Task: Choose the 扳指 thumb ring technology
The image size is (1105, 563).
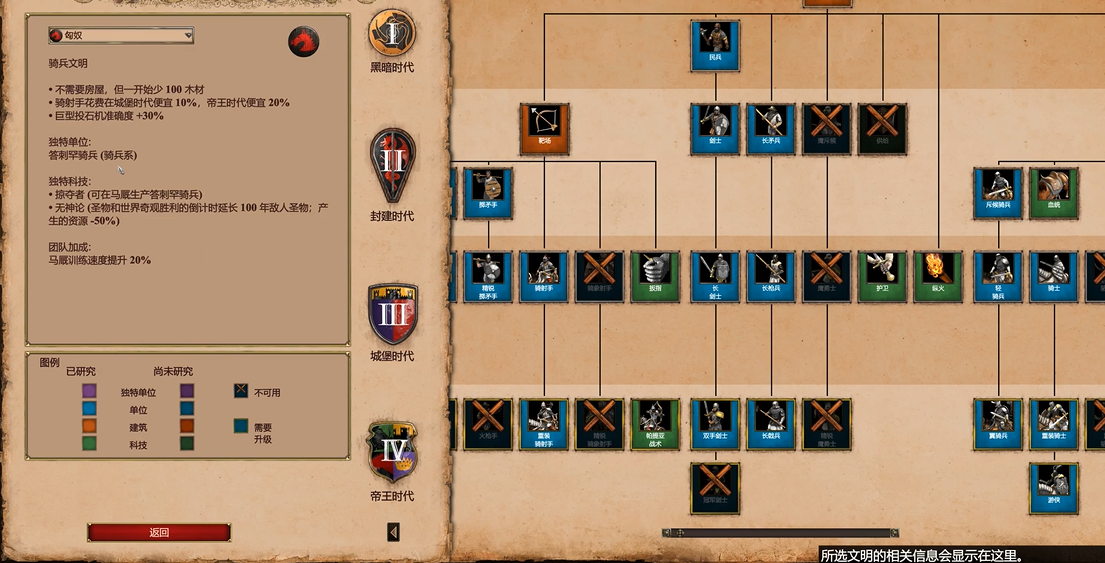Action: (655, 276)
